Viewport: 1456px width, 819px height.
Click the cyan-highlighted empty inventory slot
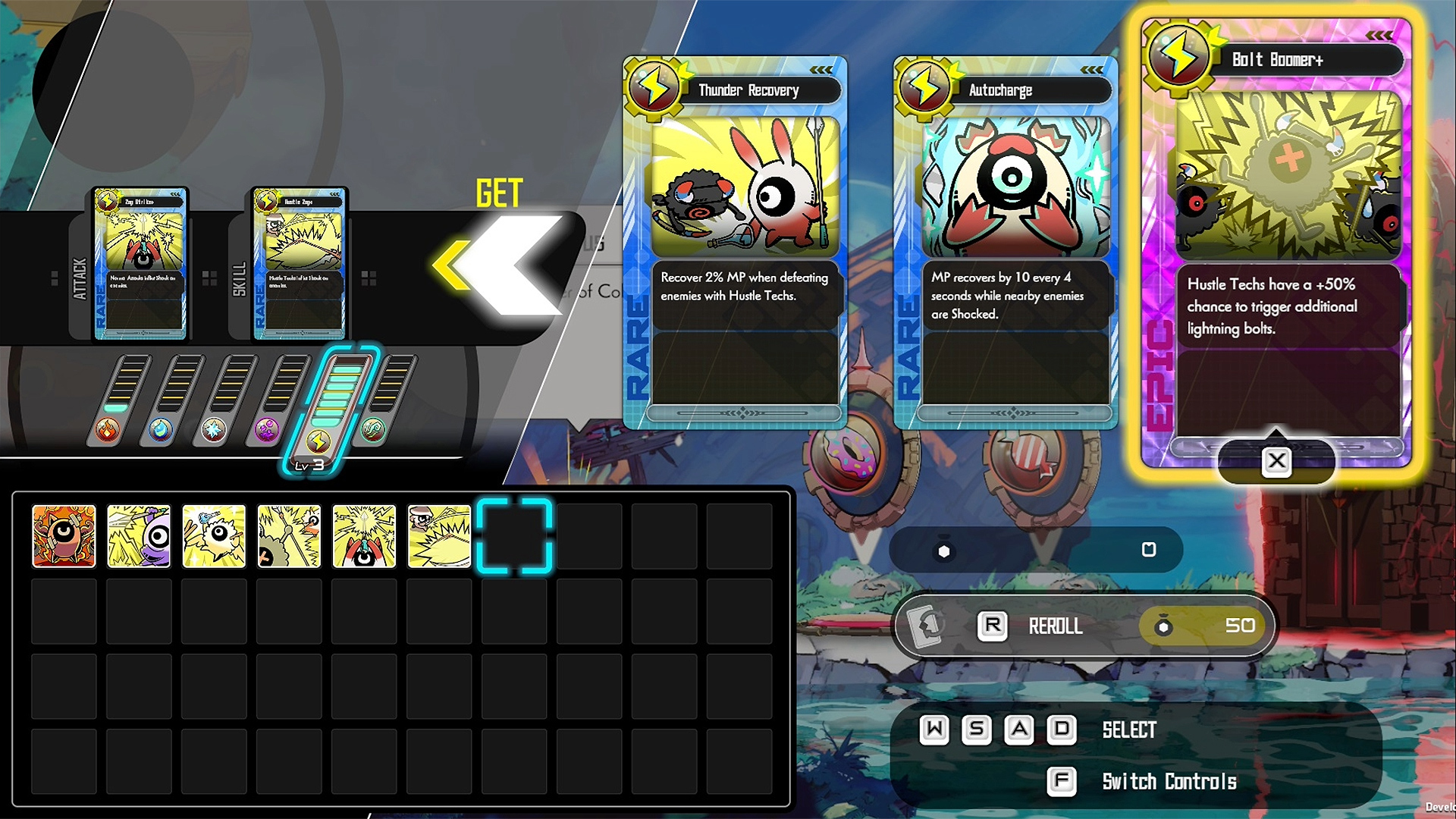tap(514, 536)
